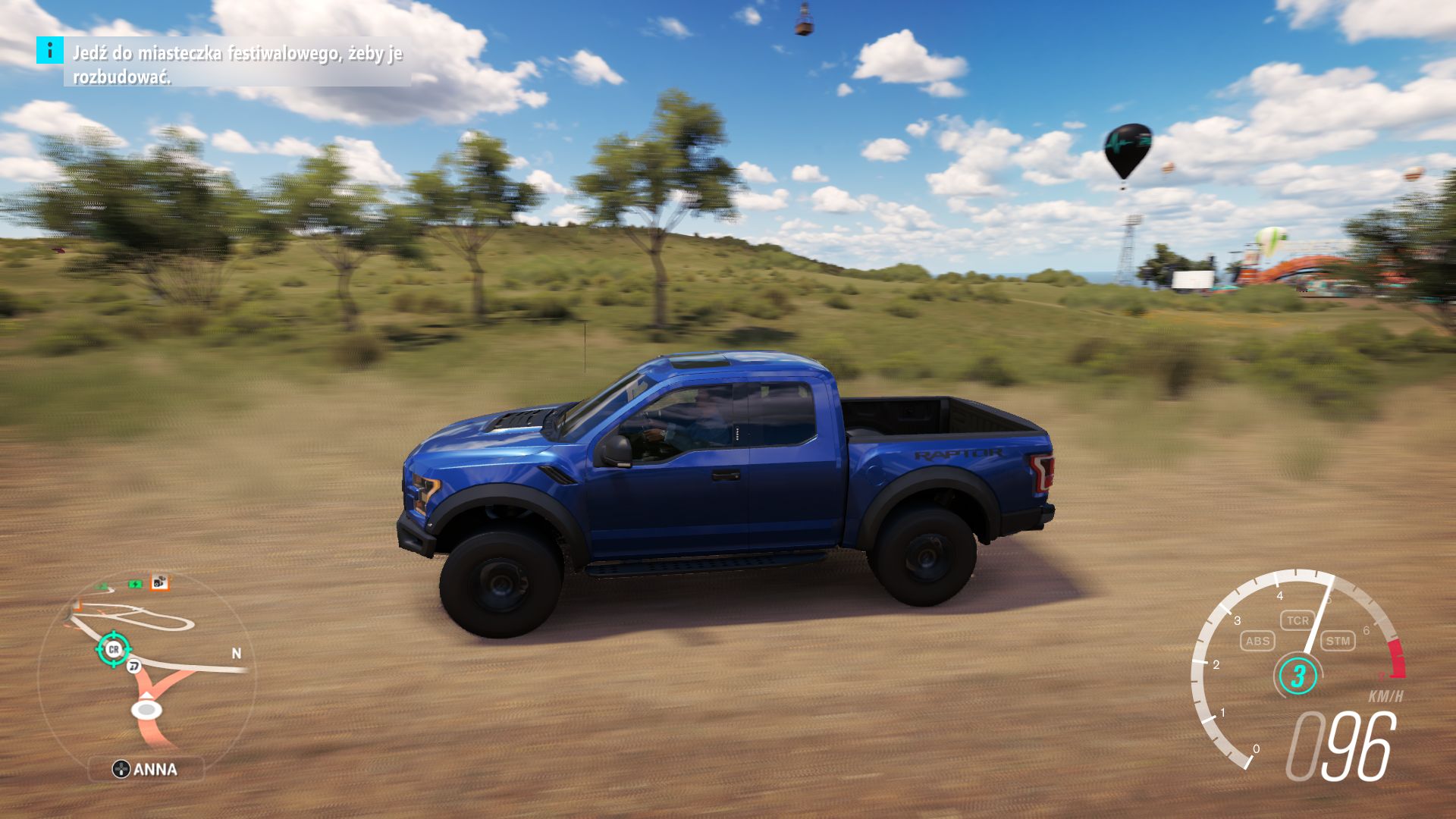Select the CR championship target marker on minimap
1456x819 pixels.
pyautogui.click(x=114, y=649)
